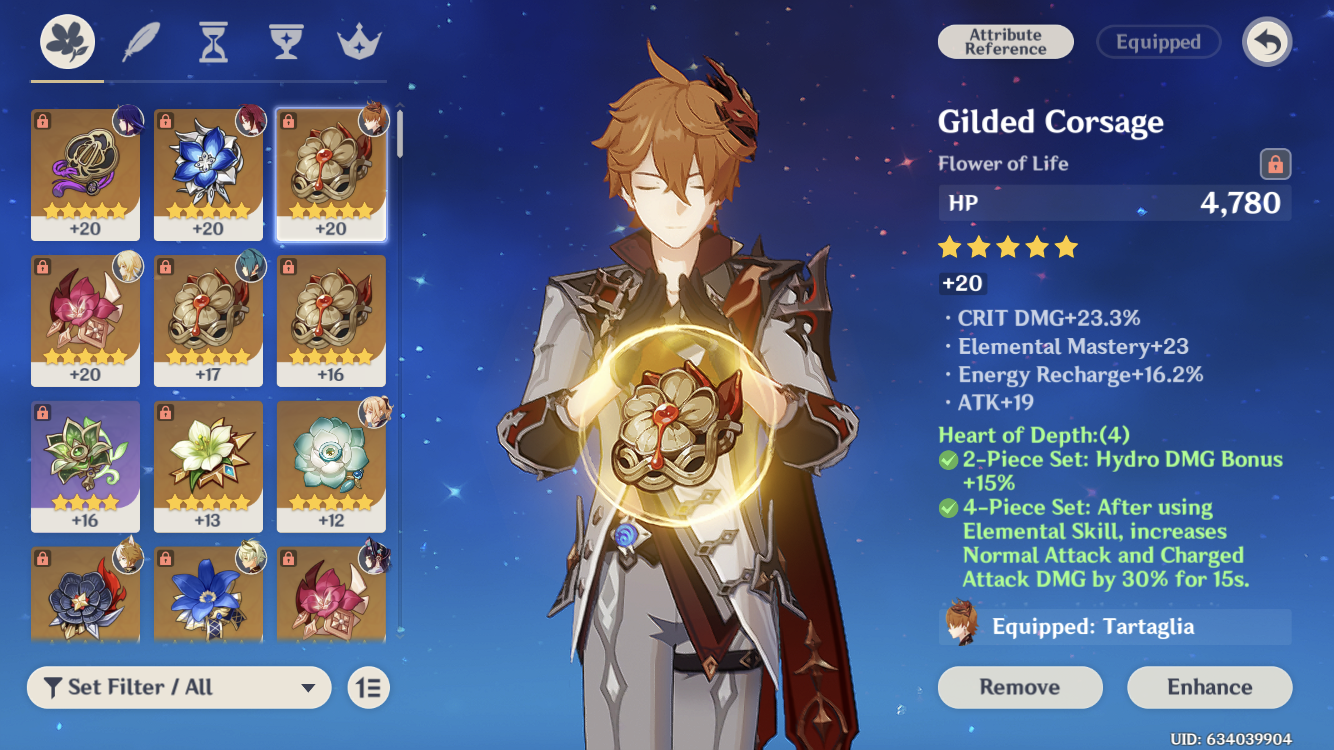Click the Enhance button

coord(1210,687)
